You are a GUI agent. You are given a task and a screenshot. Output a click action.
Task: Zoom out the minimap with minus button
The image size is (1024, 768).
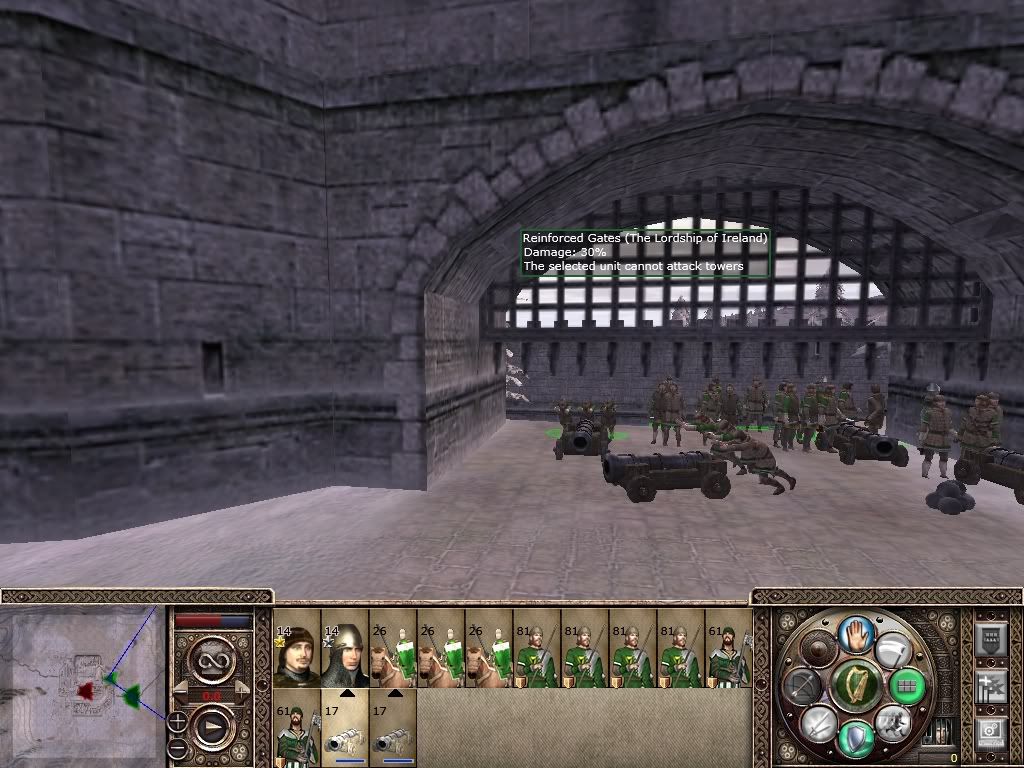177,748
